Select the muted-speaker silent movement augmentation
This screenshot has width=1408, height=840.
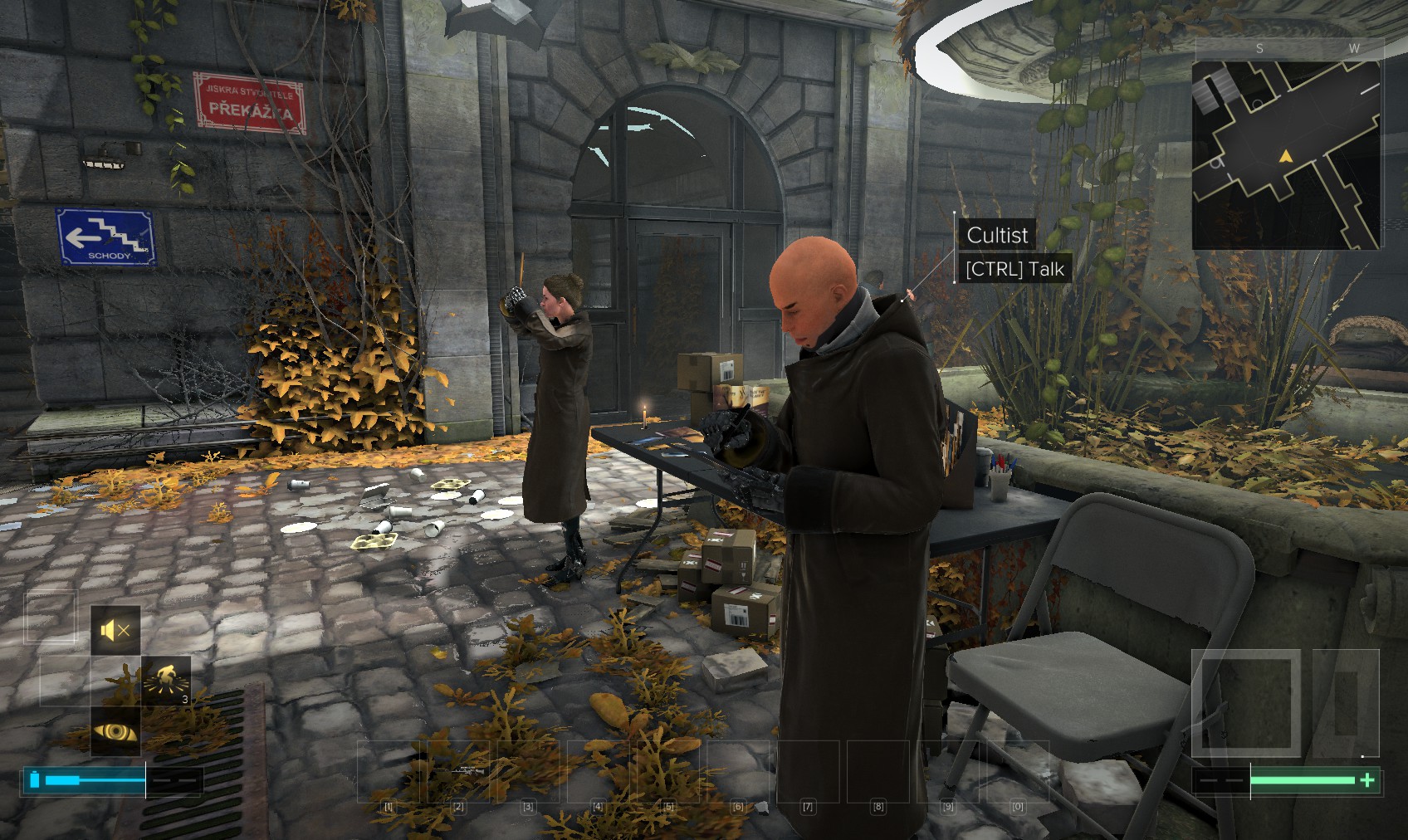coord(115,630)
